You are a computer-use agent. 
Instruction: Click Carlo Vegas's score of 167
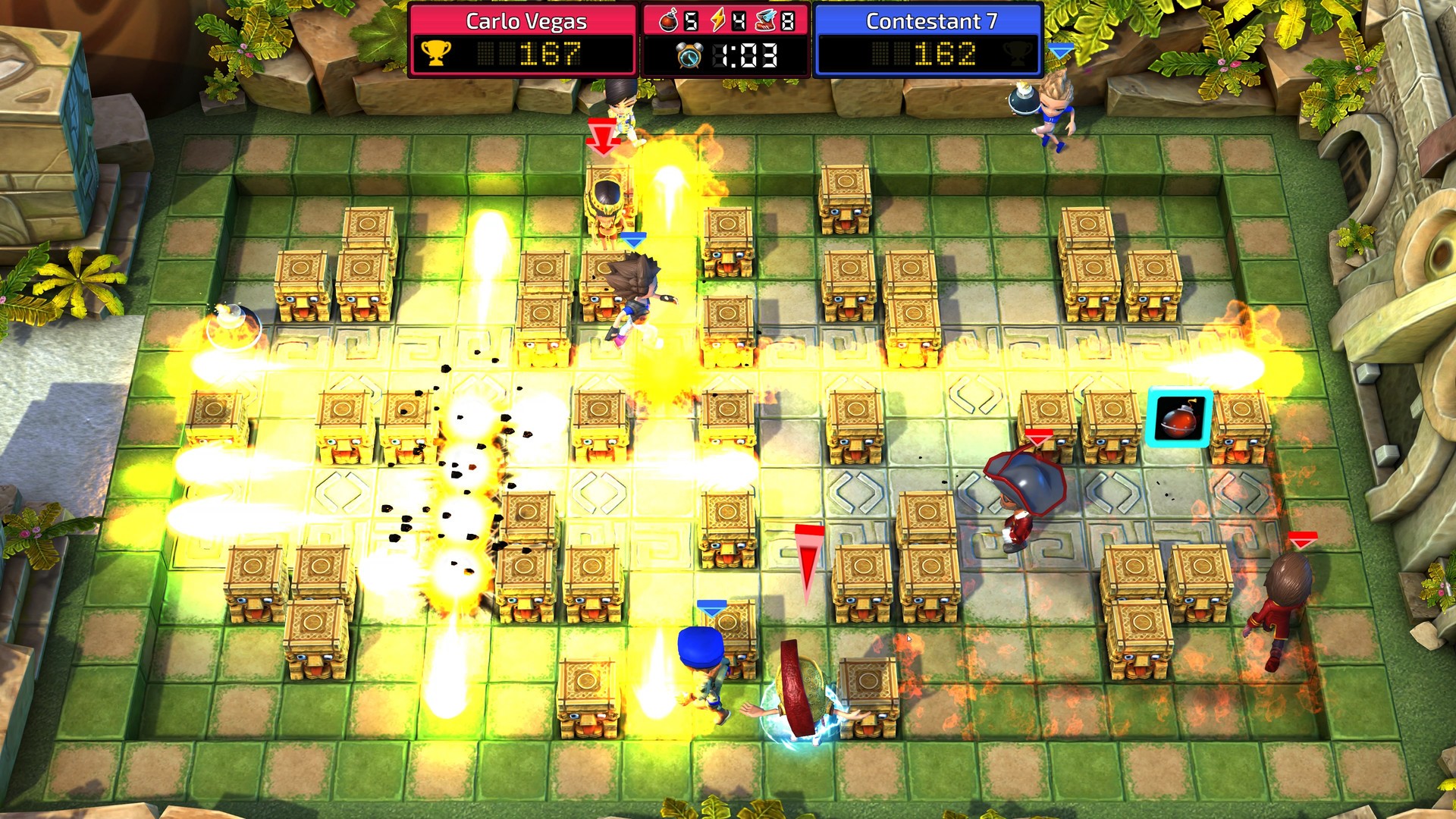tap(548, 52)
